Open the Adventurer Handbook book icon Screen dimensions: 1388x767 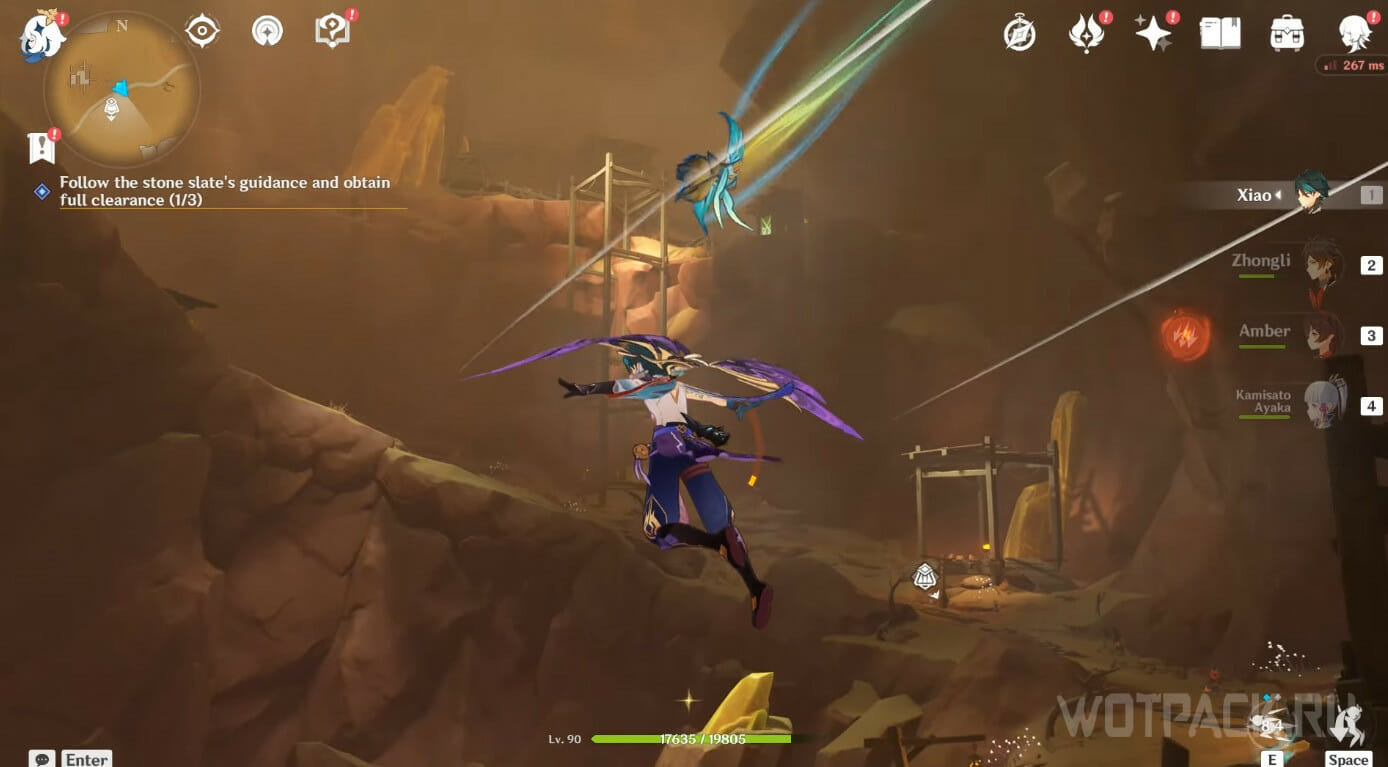tap(1220, 33)
